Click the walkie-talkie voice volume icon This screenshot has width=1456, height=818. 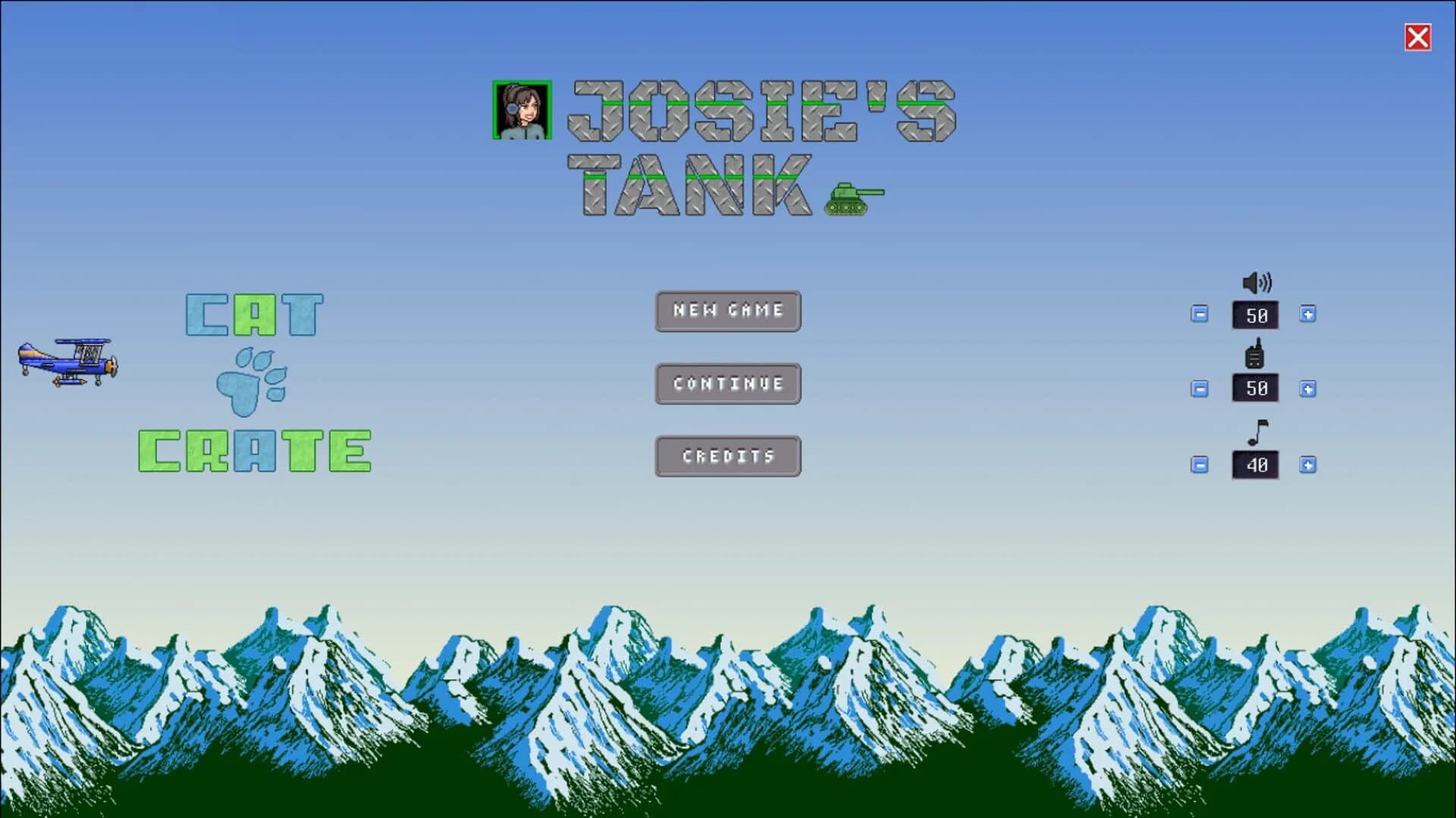coord(1254,356)
